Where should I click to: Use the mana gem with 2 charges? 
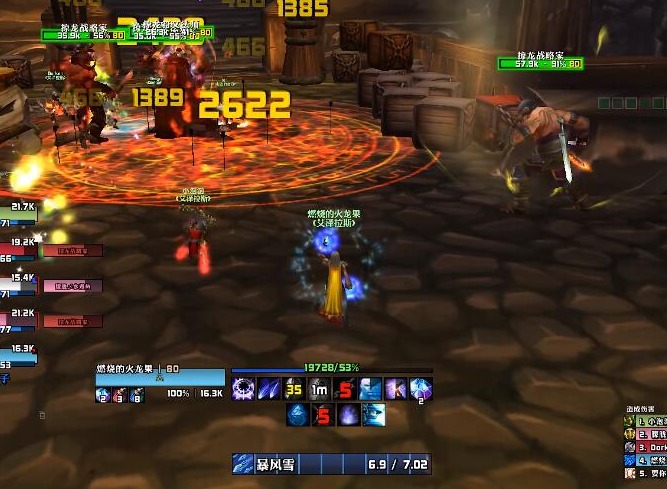[421, 390]
